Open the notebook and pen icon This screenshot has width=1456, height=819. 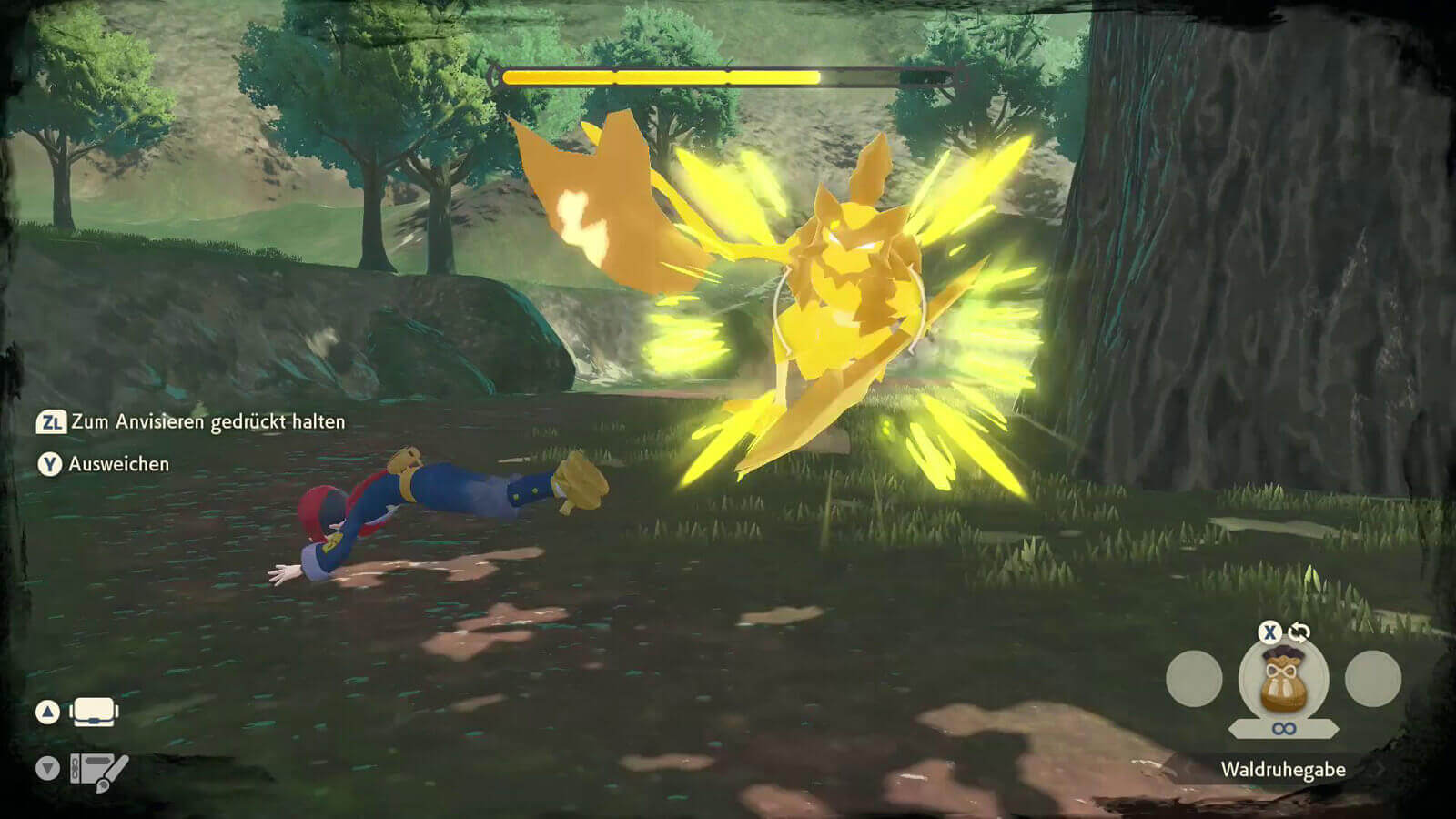point(98,771)
